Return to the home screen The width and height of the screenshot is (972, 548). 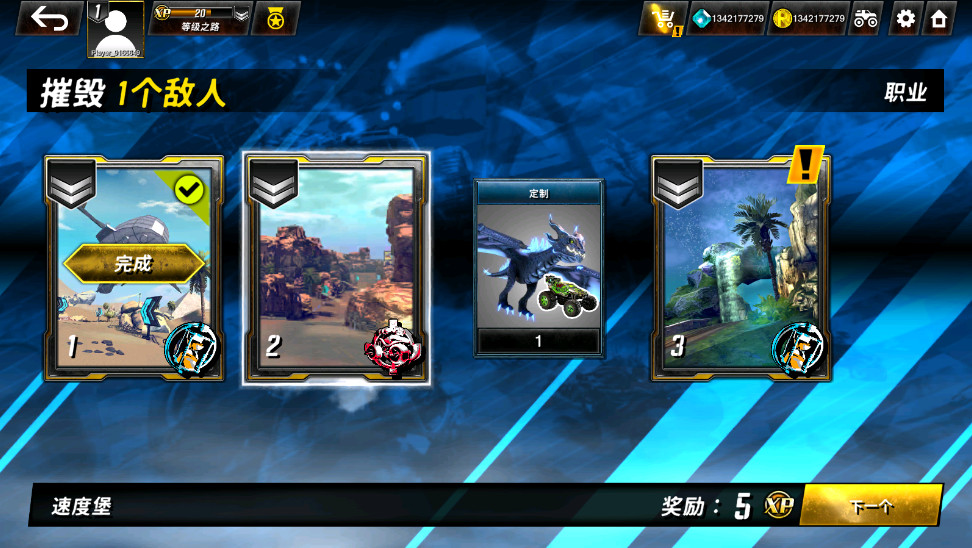click(x=939, y=18)
